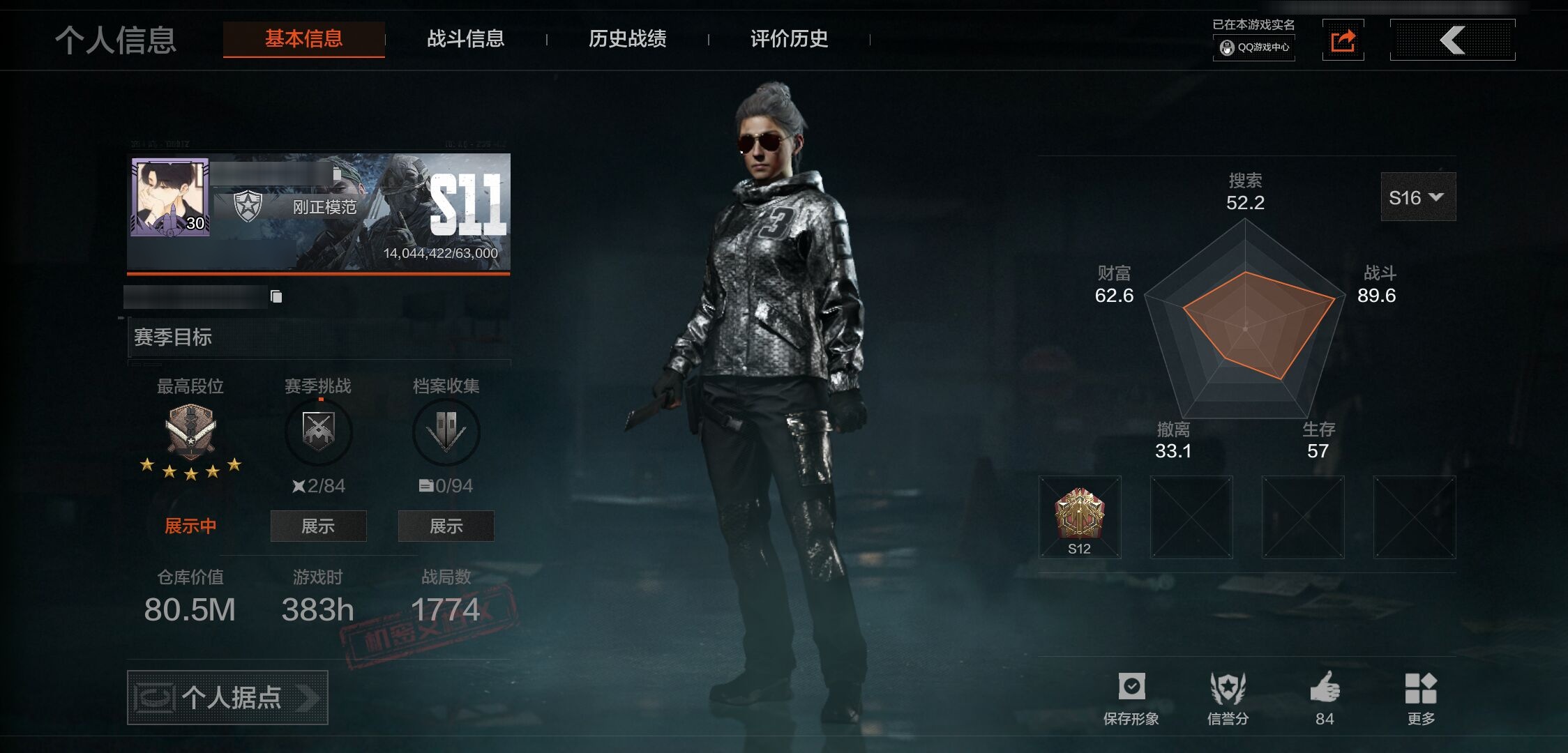The width and height of the screenshot is (1568, 753).
Task: Share profile using the orange share icon
Action: coord(1343,40)
